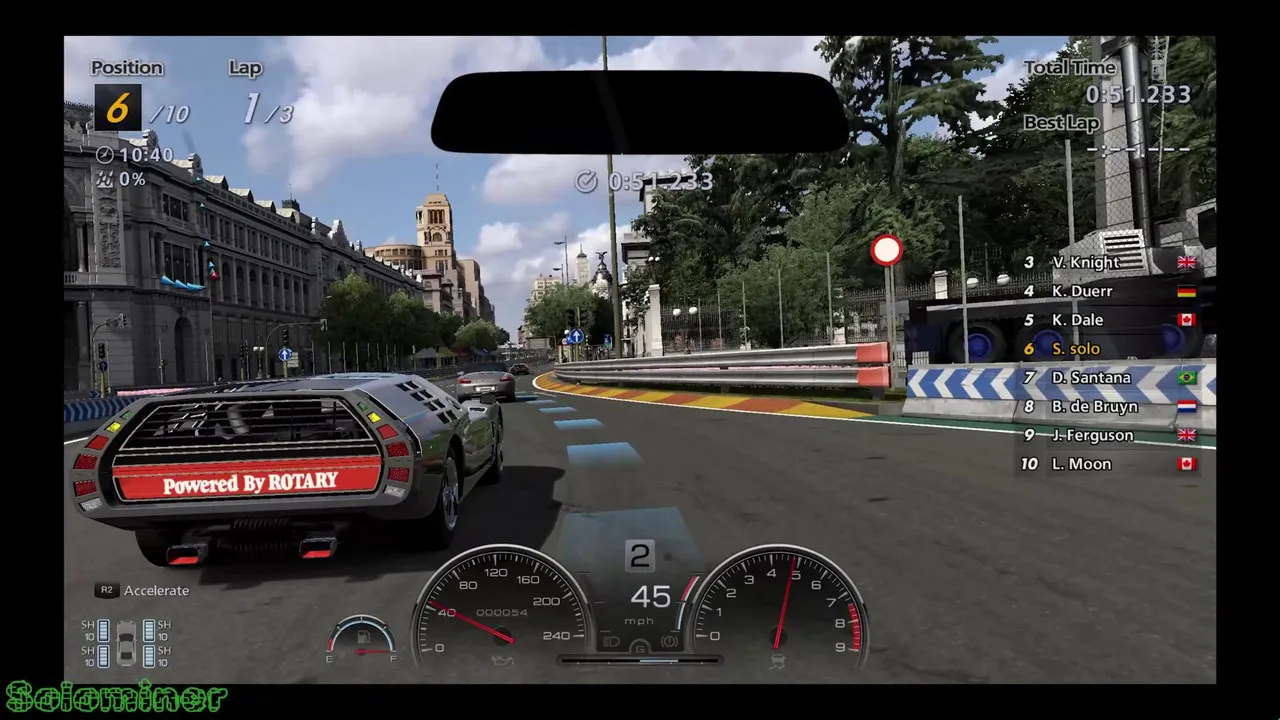Viewport: 1280px width, 720px height.
Task: Select V. Knight in the standings list
Action: tap(1108, 262)
